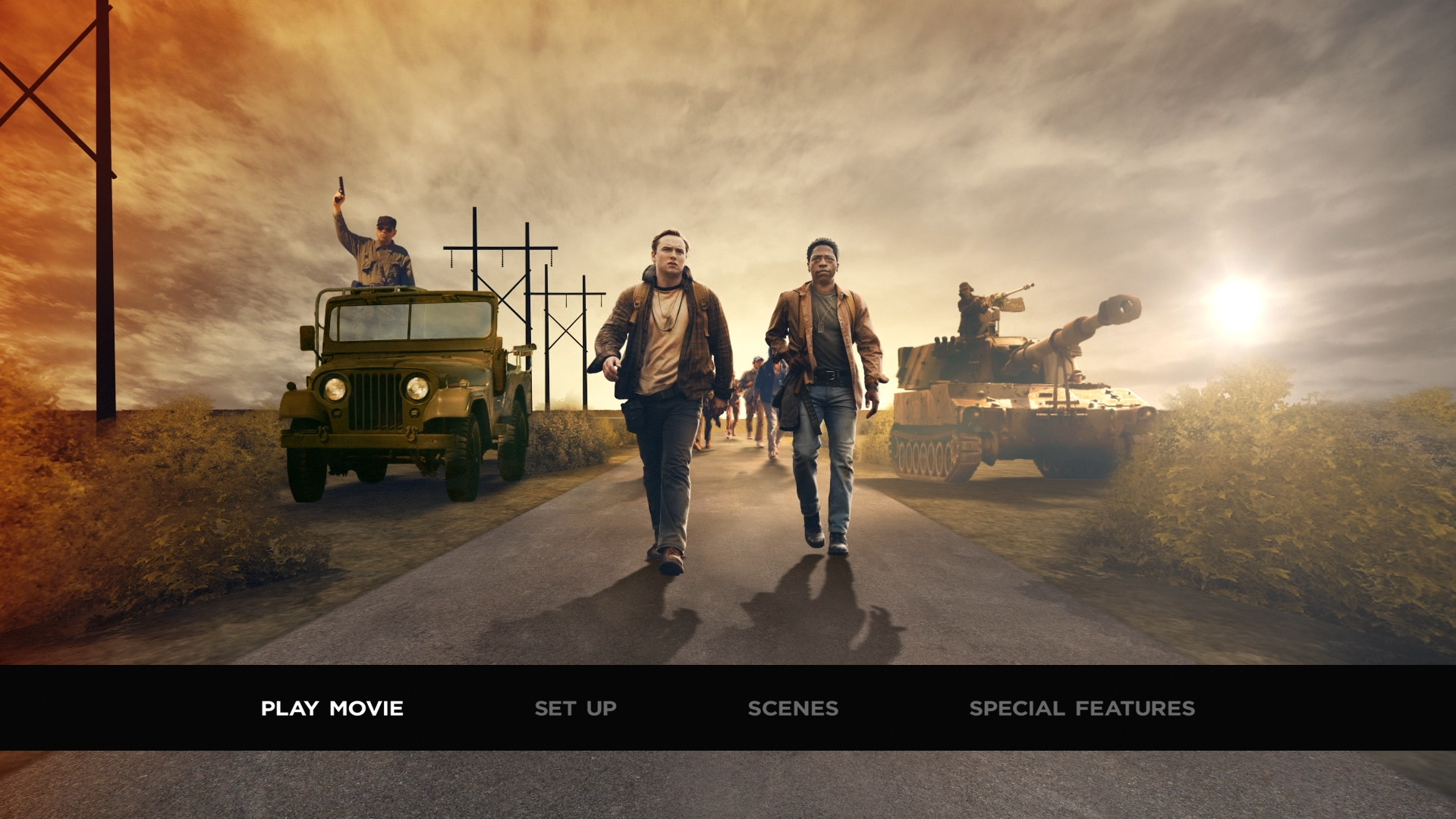
Task: Click SCENES in the center-right menu
Action: point(794,708)
